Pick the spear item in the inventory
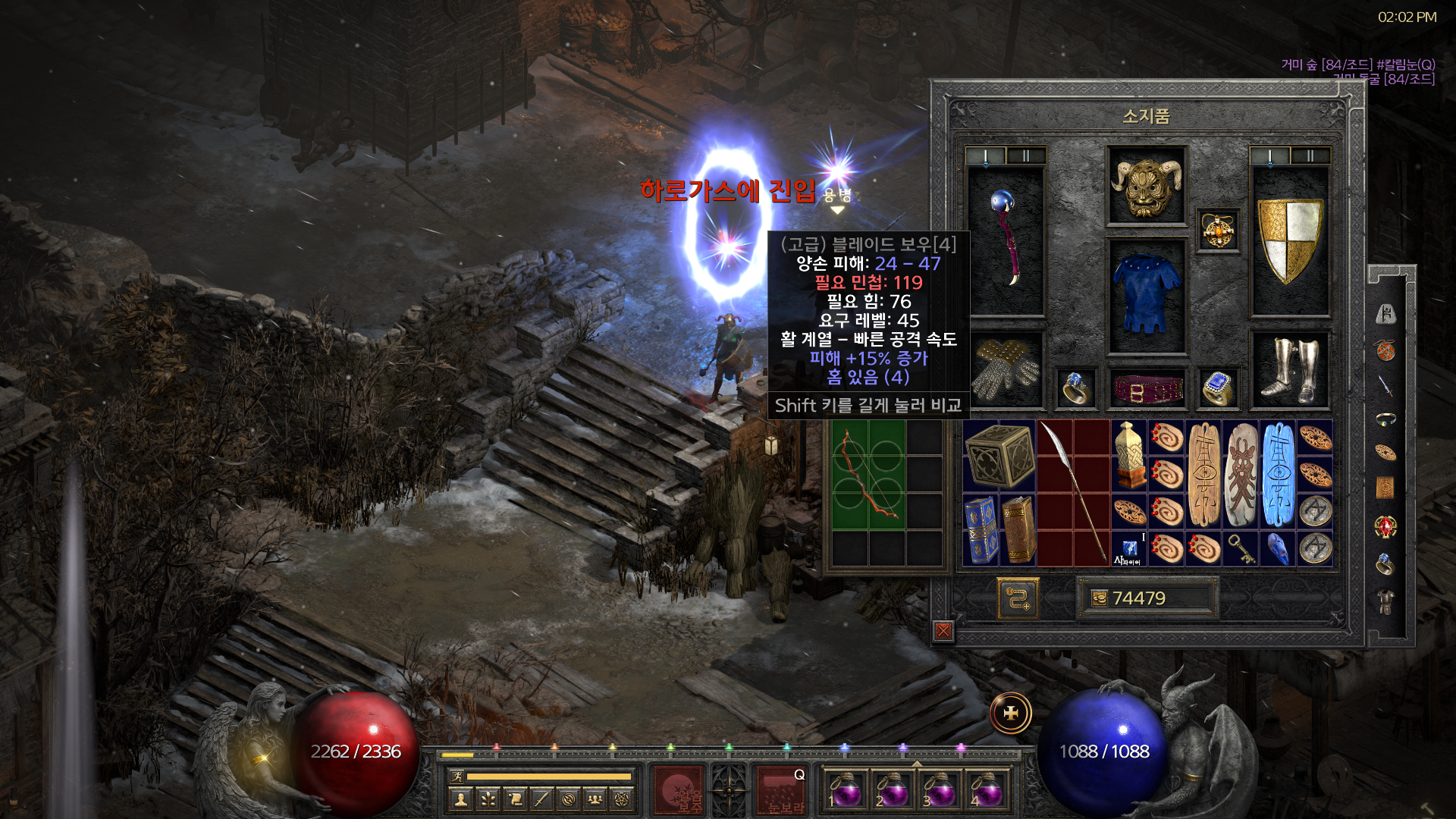1456x819 pixels. [x=1073, y=493]
